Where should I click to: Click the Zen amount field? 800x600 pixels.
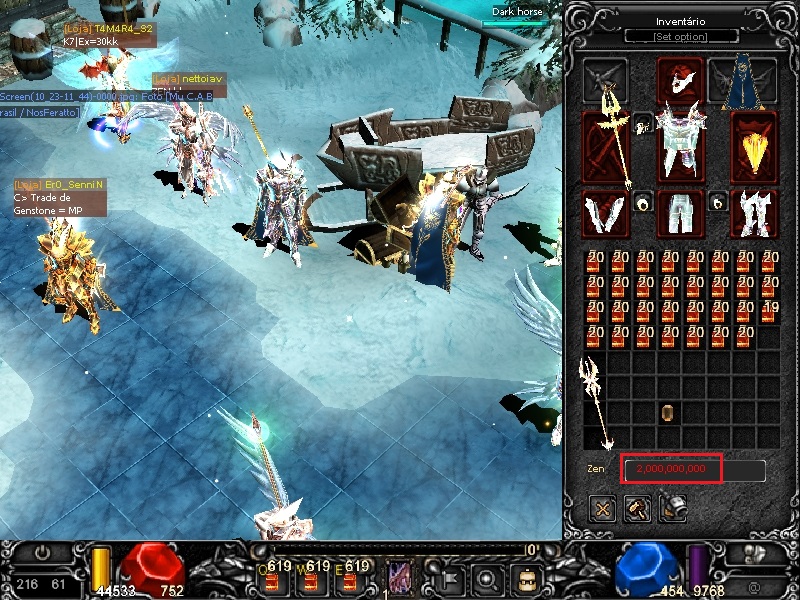[x=693, y=469]
